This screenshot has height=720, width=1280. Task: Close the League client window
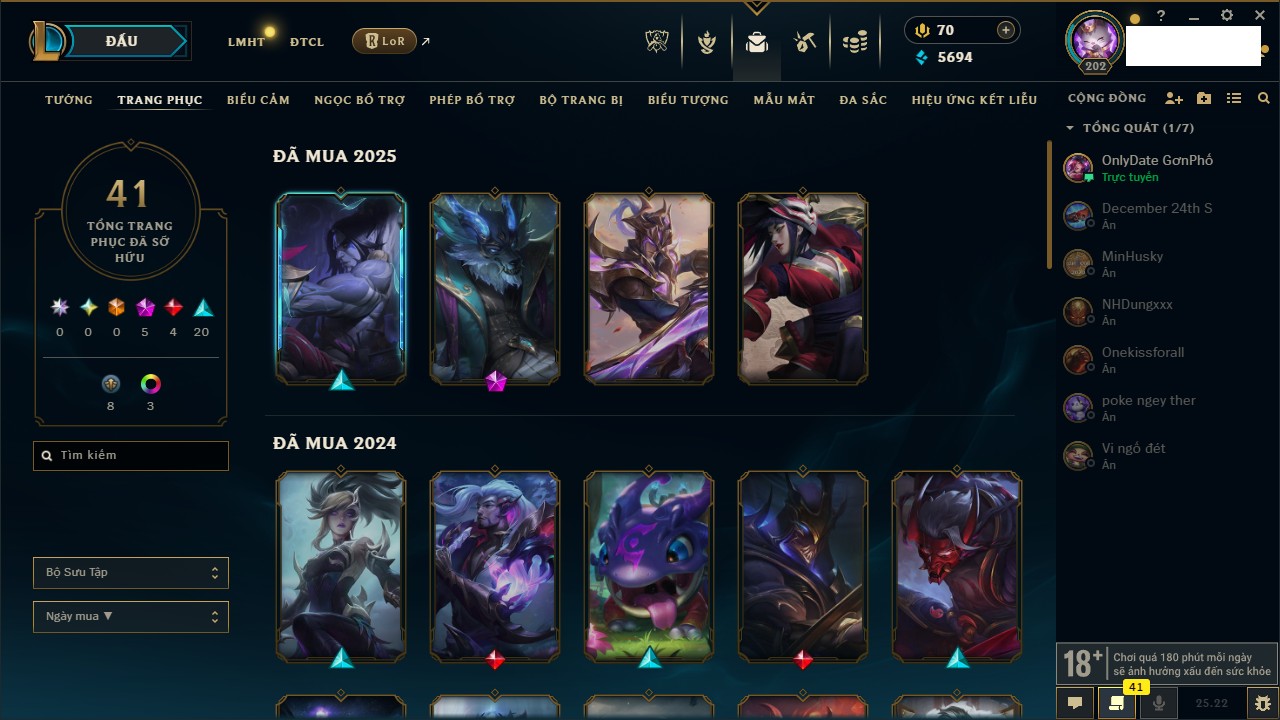point(1260,16)
